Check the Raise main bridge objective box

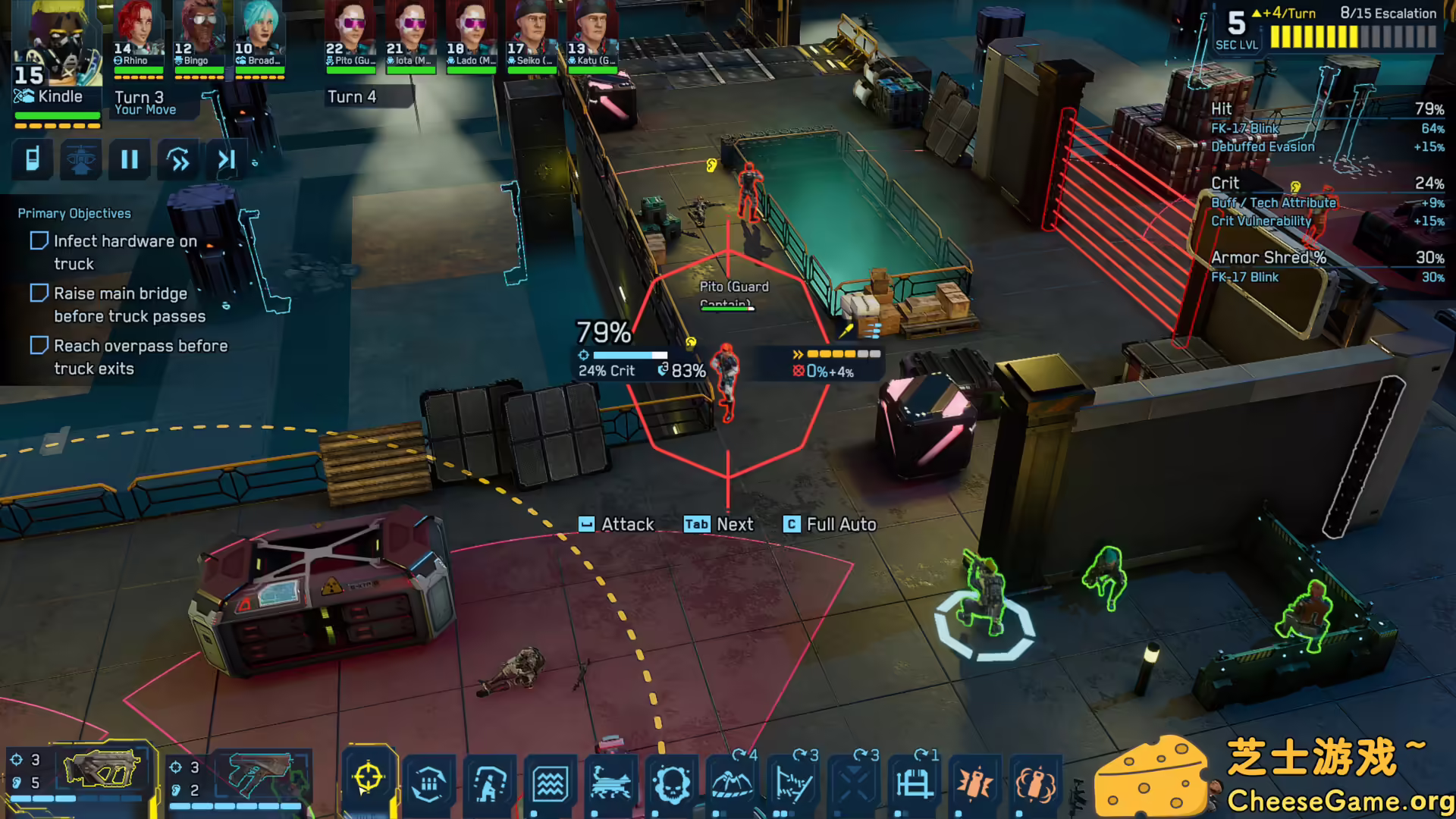click(39, 293)
